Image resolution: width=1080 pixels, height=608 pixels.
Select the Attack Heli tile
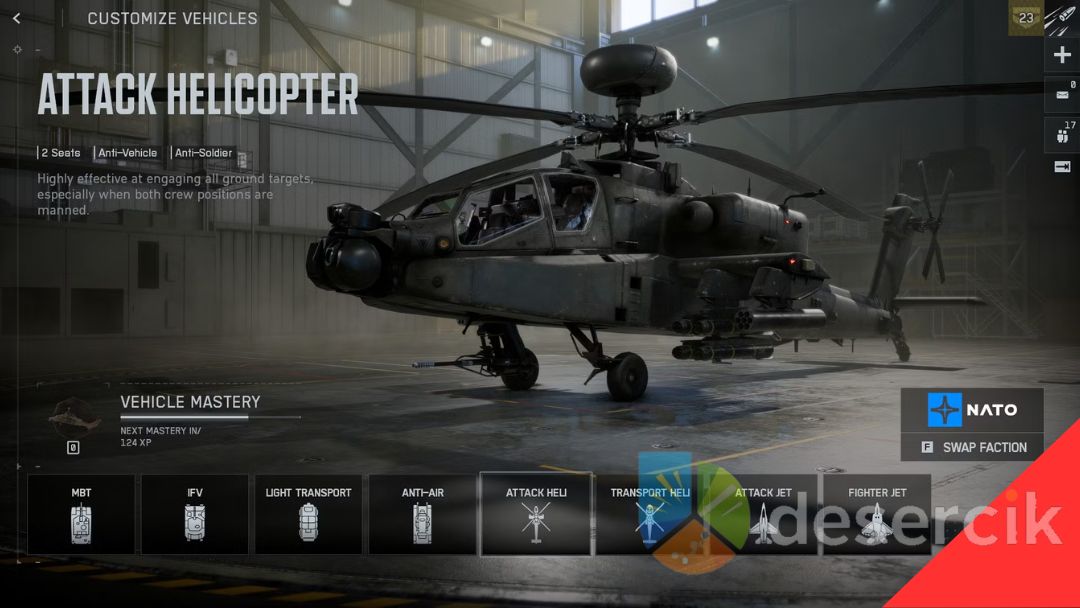[536, 514]
